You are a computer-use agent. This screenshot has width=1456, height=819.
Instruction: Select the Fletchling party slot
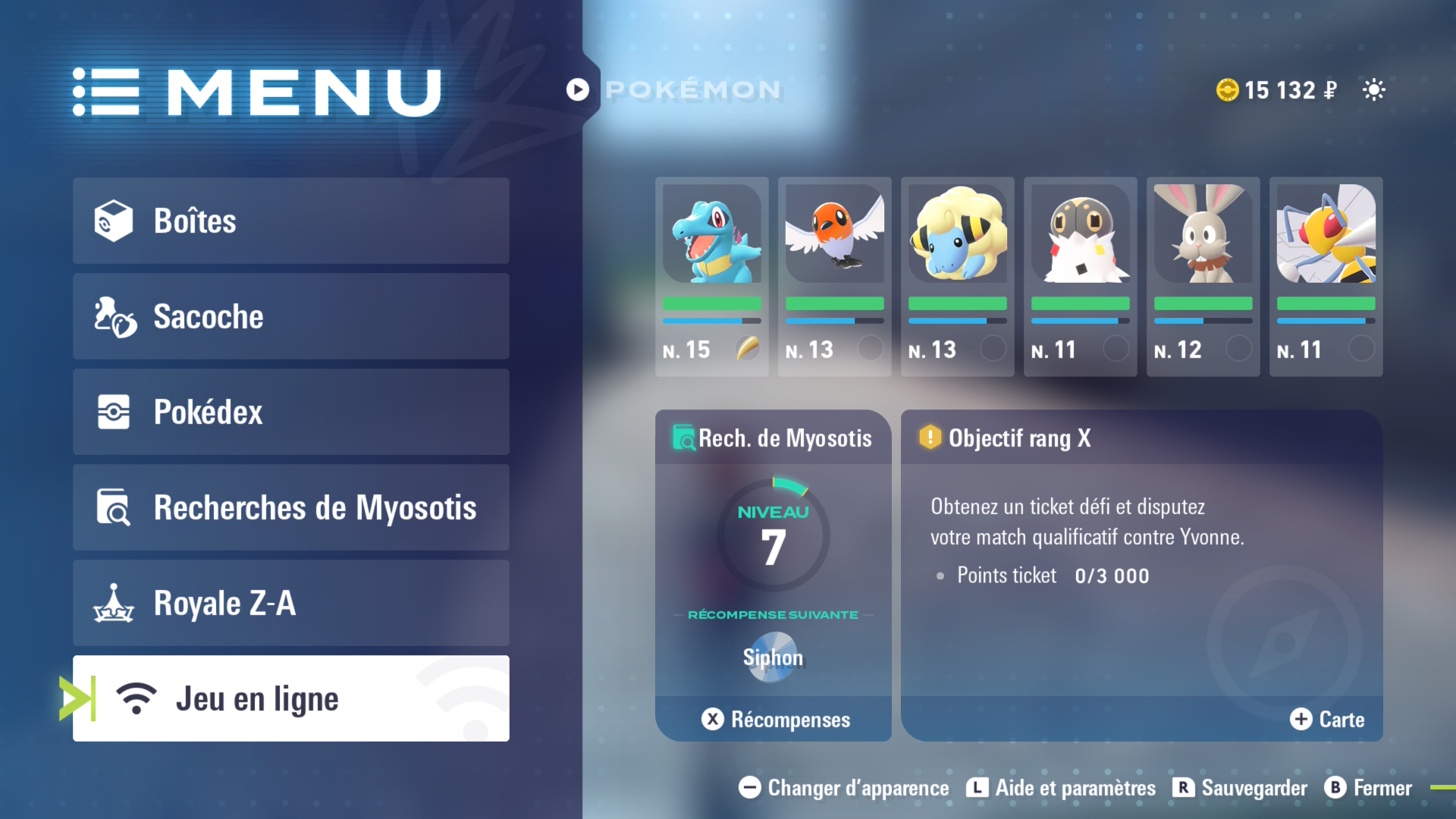[x=834, y=276]
